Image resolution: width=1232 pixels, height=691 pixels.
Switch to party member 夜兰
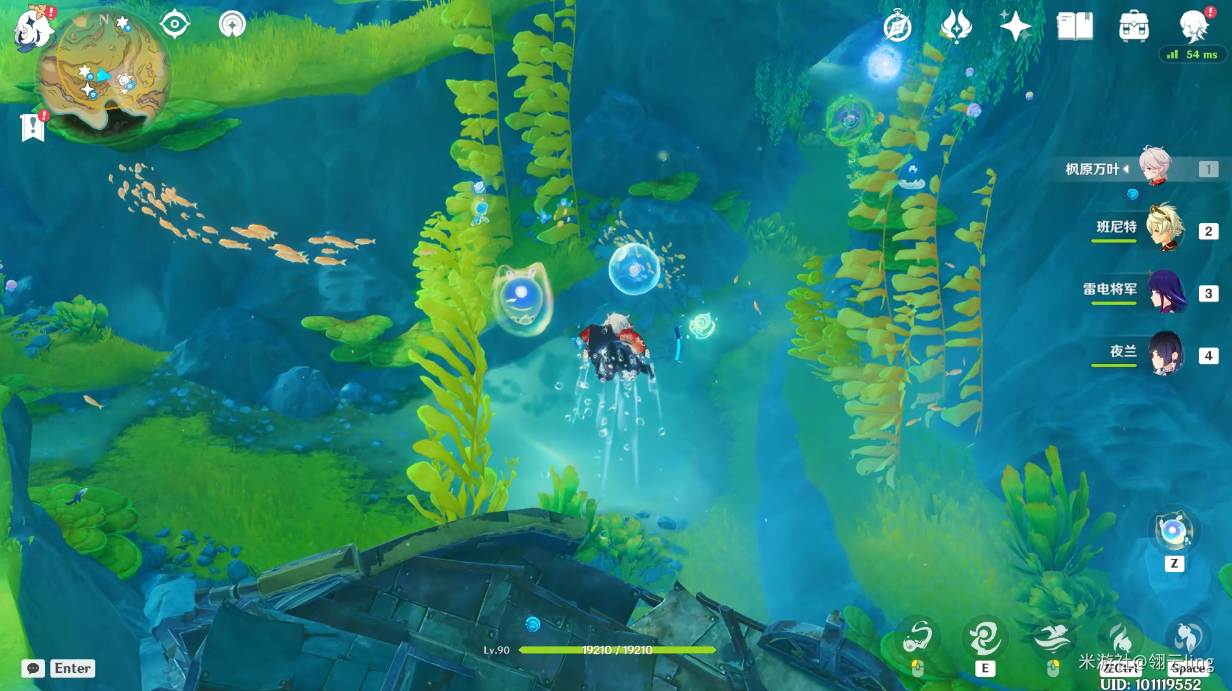click(1165, 353)
